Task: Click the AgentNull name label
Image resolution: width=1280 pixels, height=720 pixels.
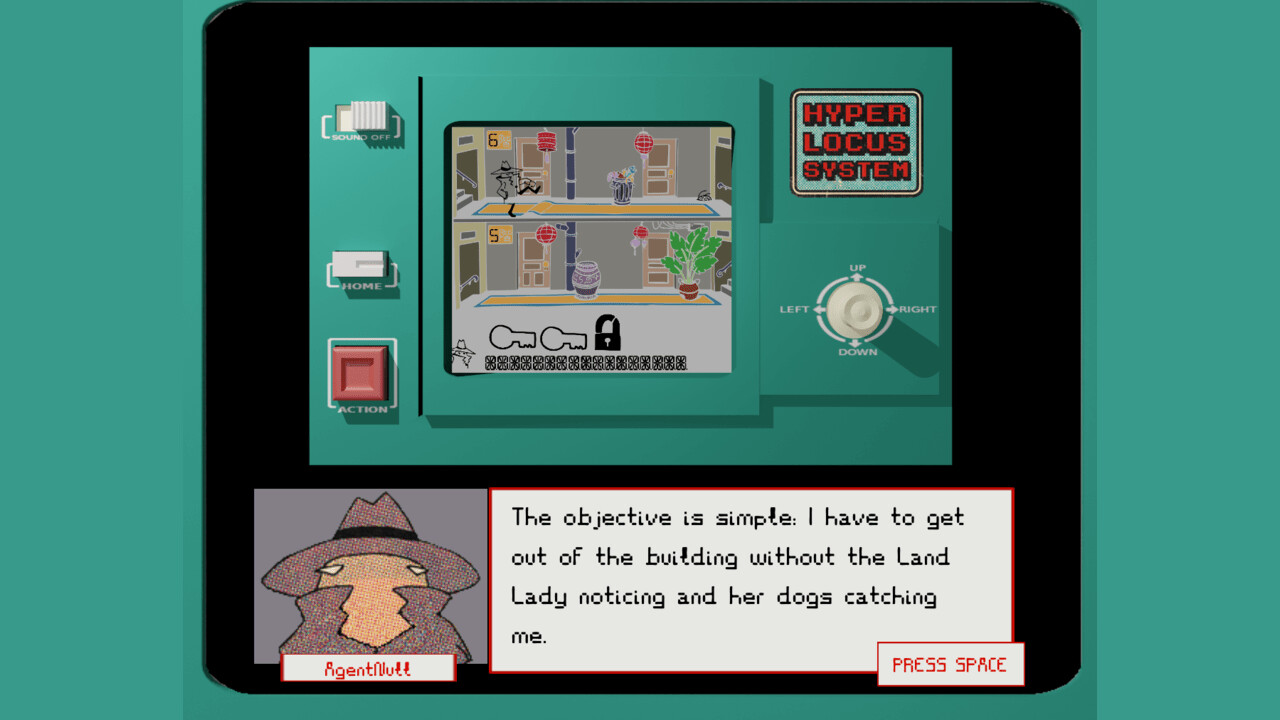Action: pos(368,667)
